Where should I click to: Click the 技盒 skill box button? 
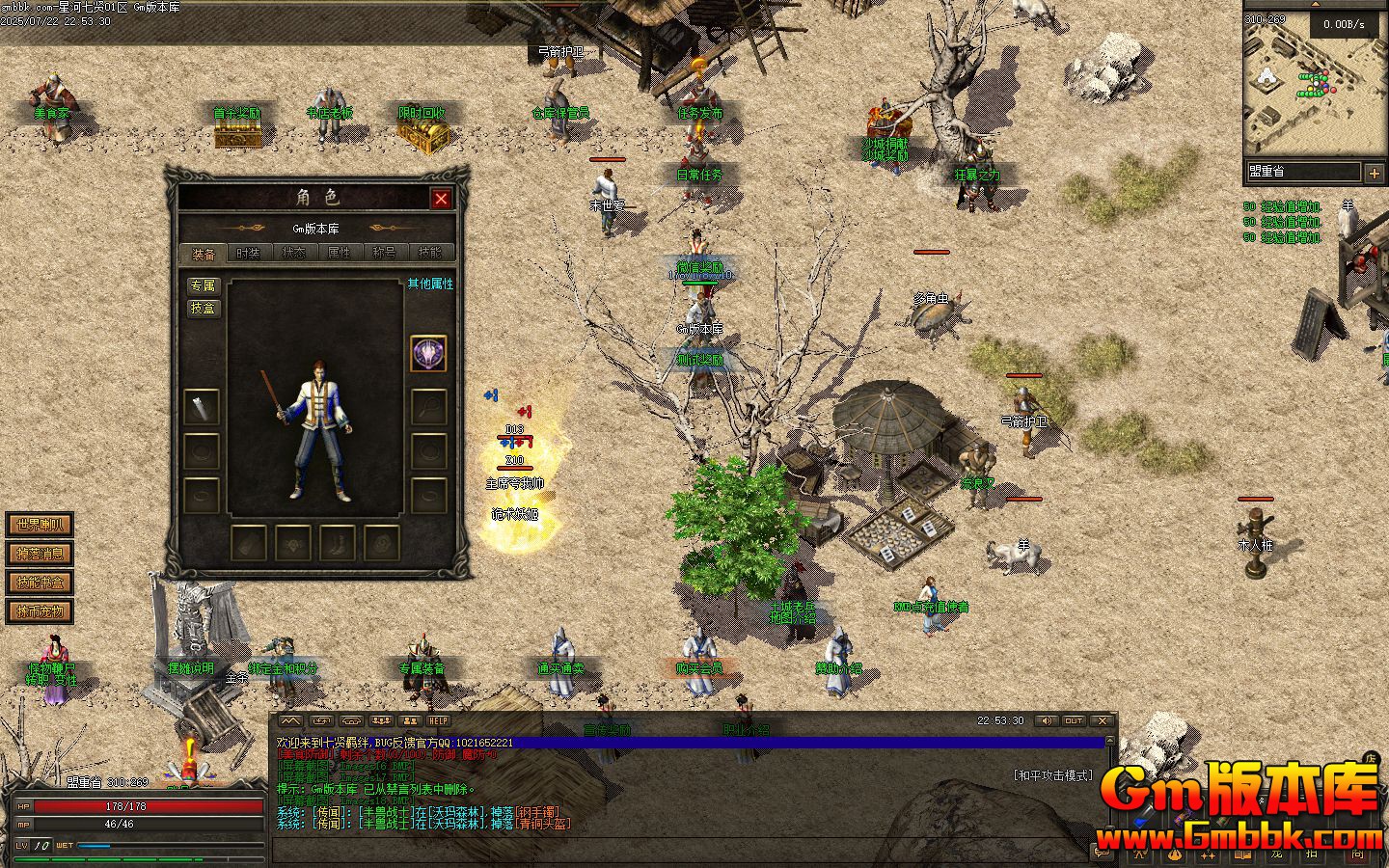point(204,309)
